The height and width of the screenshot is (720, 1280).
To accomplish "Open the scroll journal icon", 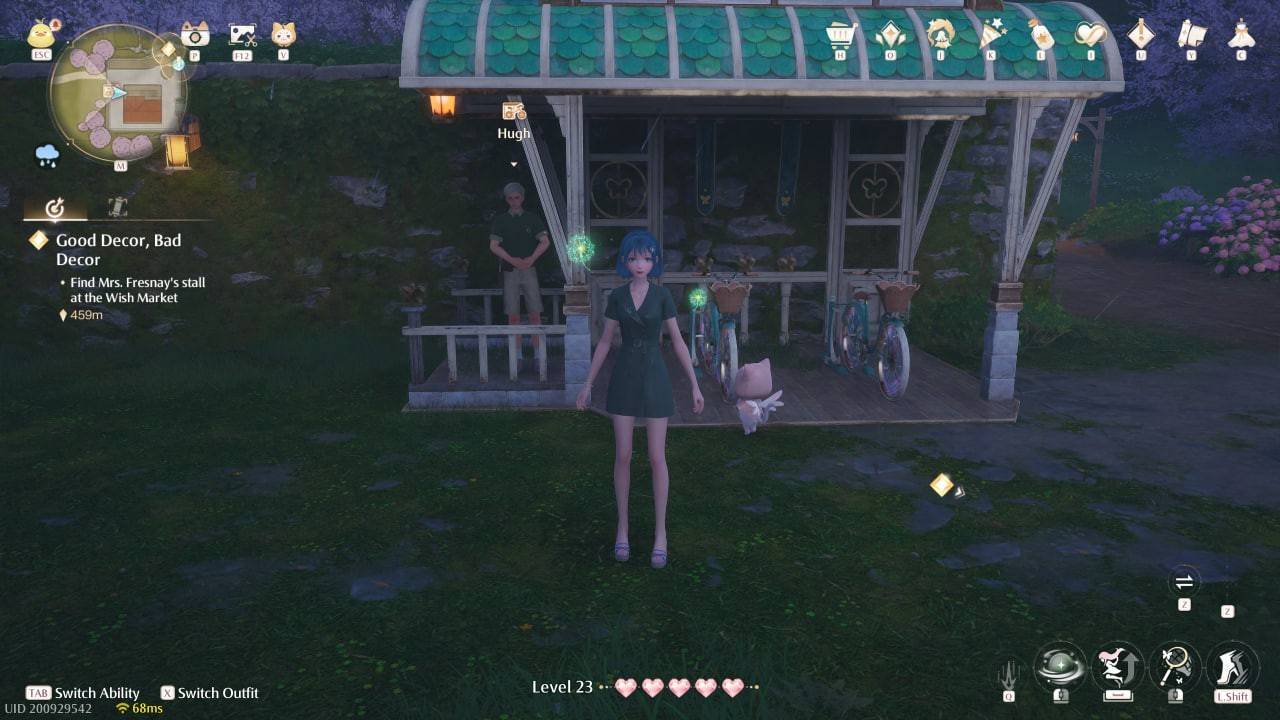I will [x=1192, y=34].
